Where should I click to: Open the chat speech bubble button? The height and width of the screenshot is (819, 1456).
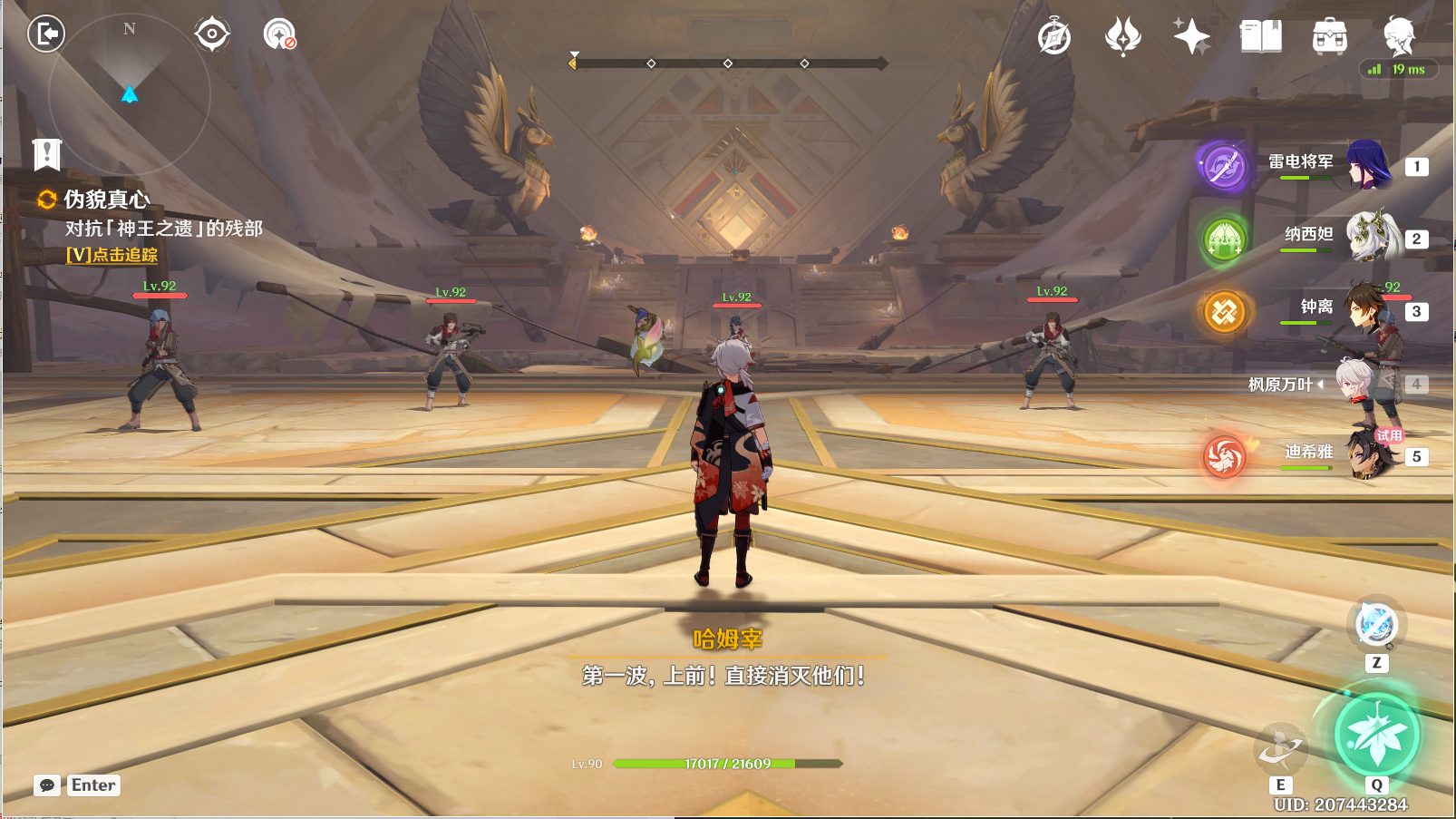click(47, 785)
